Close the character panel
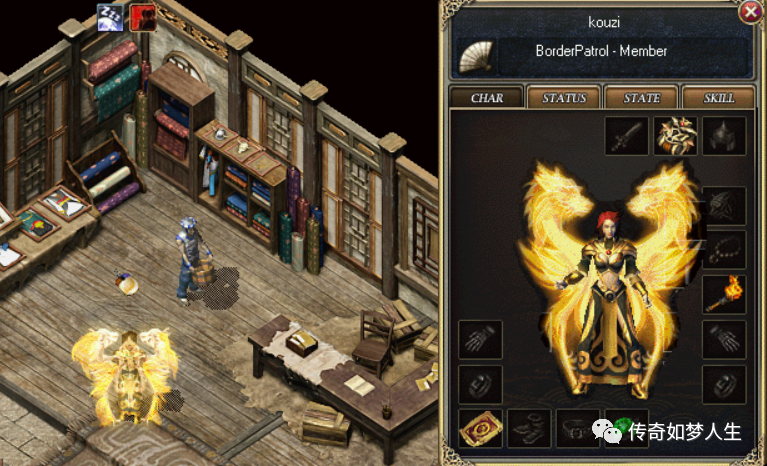The image size is (767, 466). point(750,13)
